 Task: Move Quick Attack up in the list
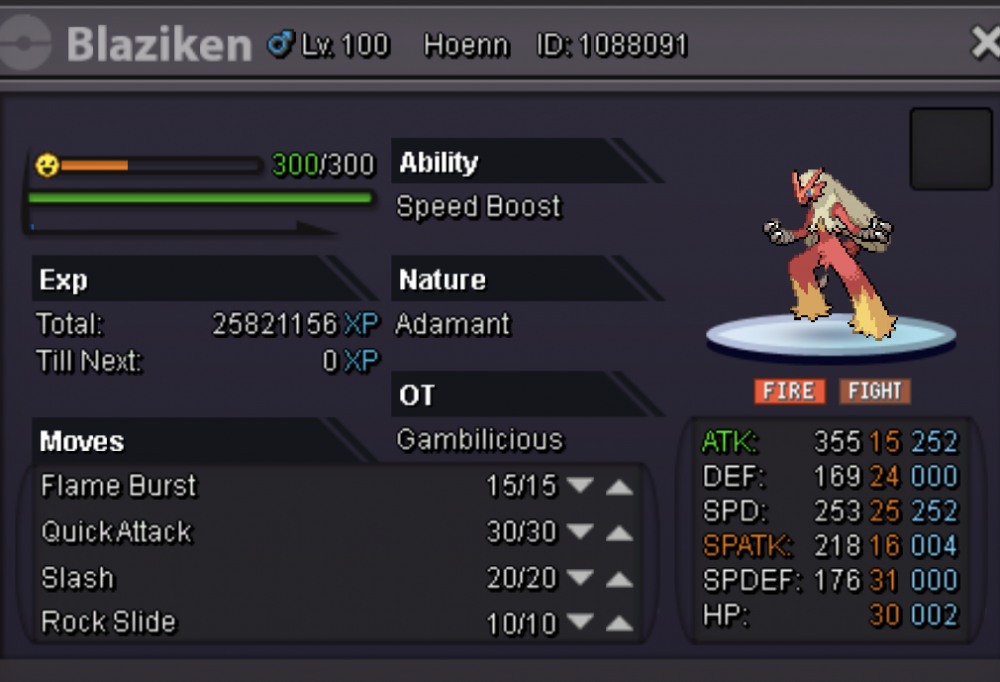620,533
